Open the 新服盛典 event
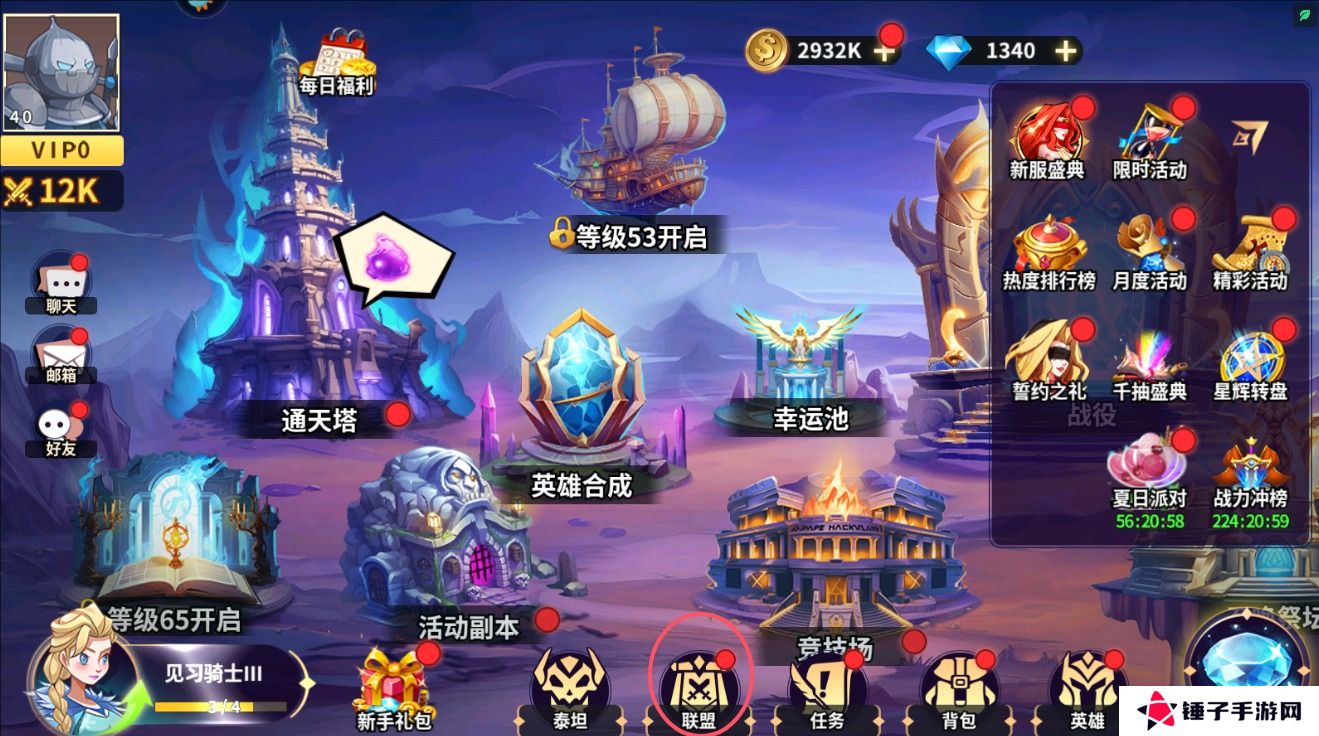Image resolution: width=1319 pixels, height=736 pixels. tap(1050, 132)
